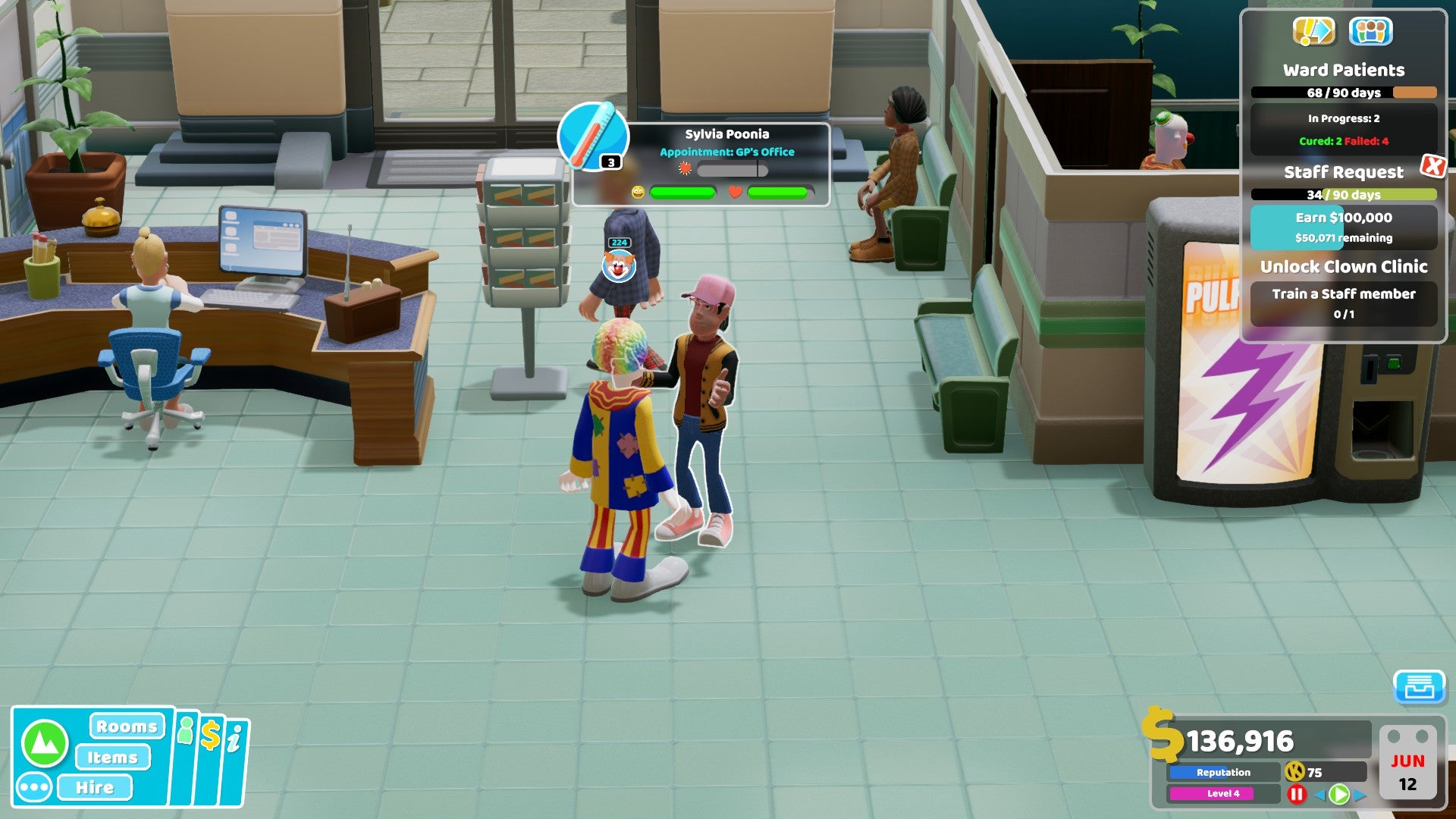
Task: Resume normal speed with the green play button
Action: [x=1338, y=794]
